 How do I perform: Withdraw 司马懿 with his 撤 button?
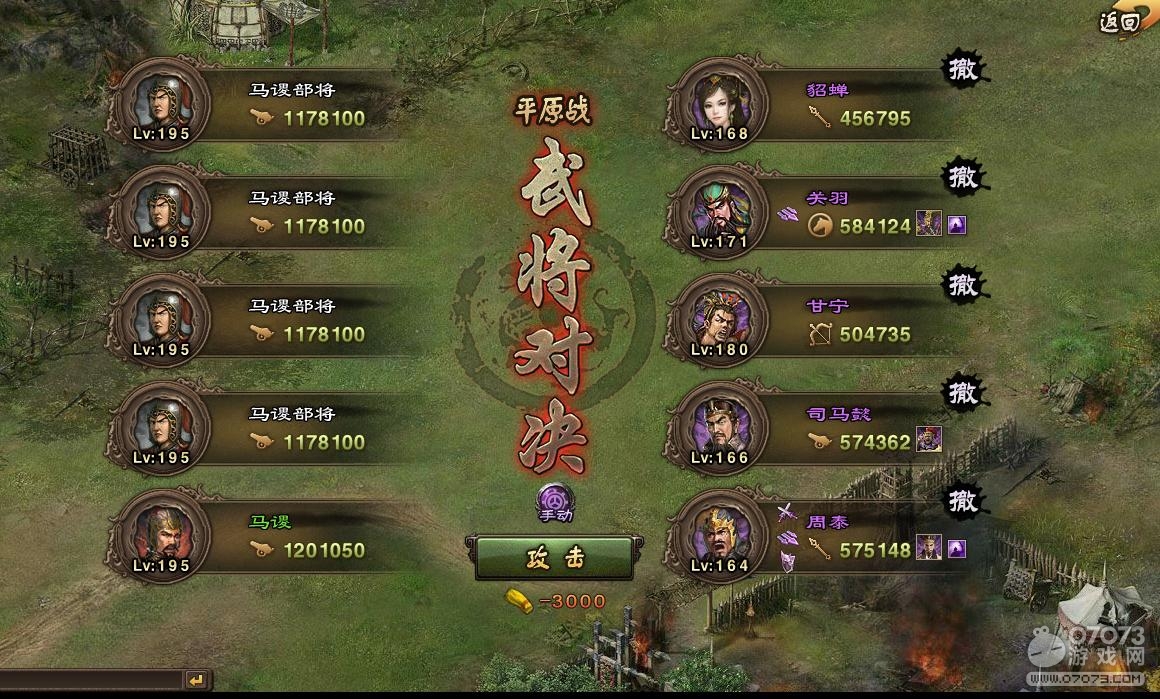pyautogui.click(x=964, y=391)
